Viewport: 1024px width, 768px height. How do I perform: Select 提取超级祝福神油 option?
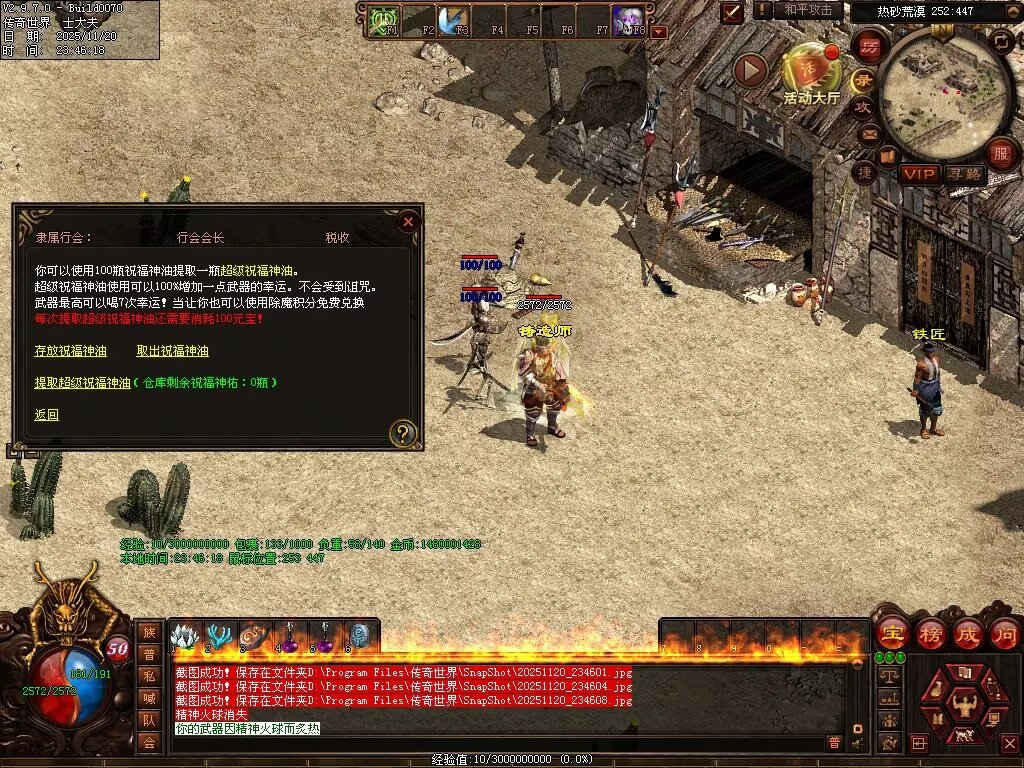point(82,382)
